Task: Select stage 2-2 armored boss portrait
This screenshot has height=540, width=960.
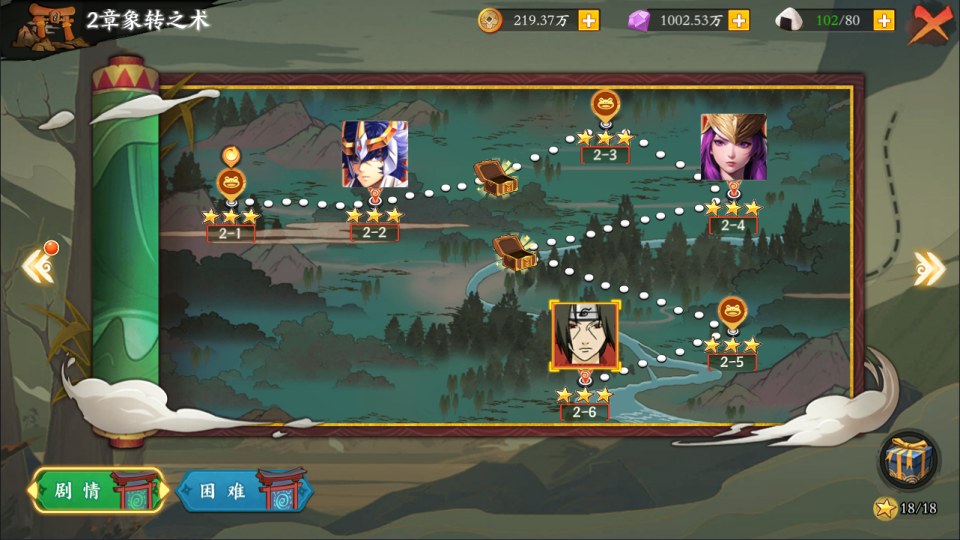Action: pos(374,154)
